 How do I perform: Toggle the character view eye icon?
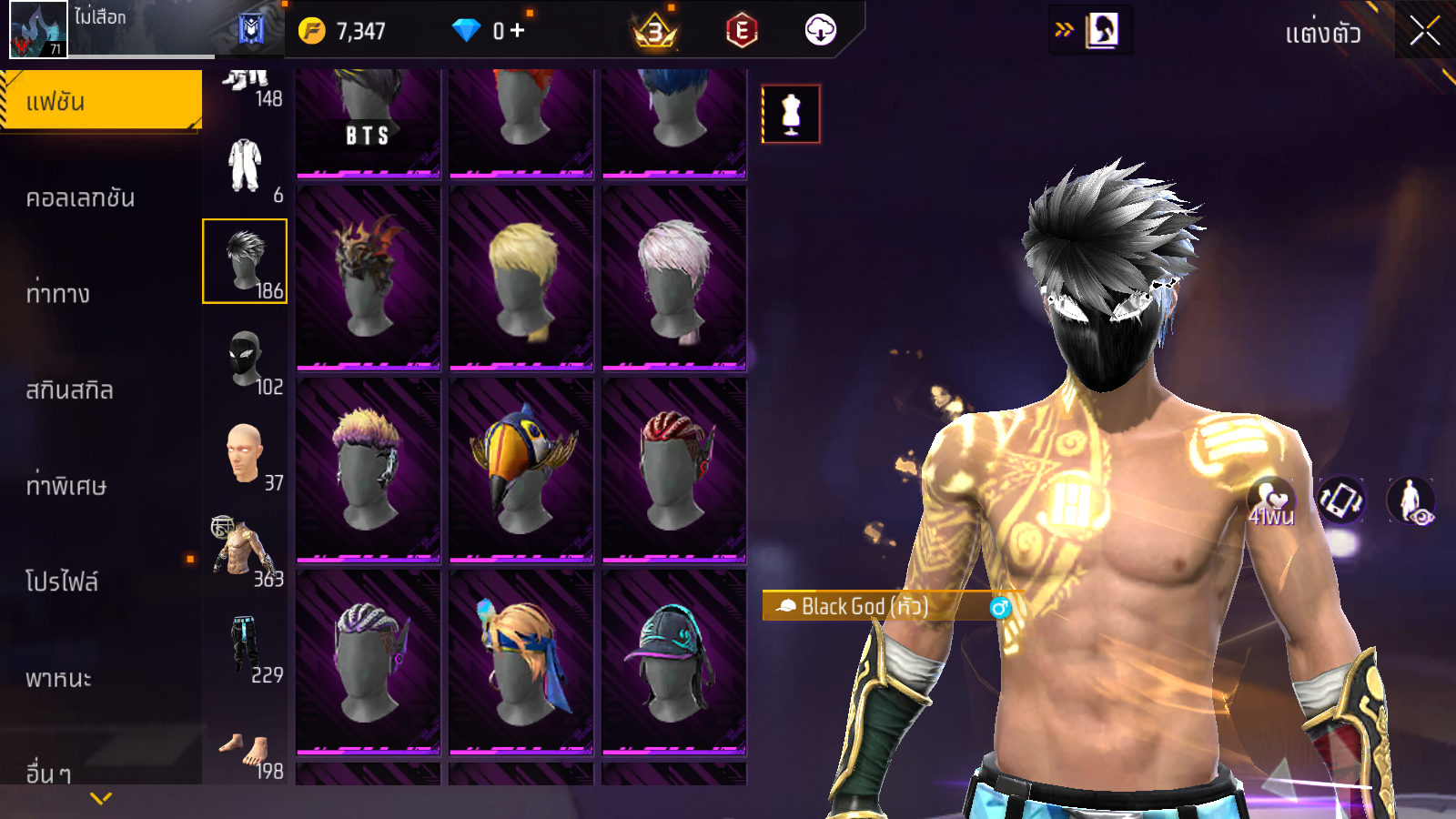pyautogui.click(x=1411, y=501)
